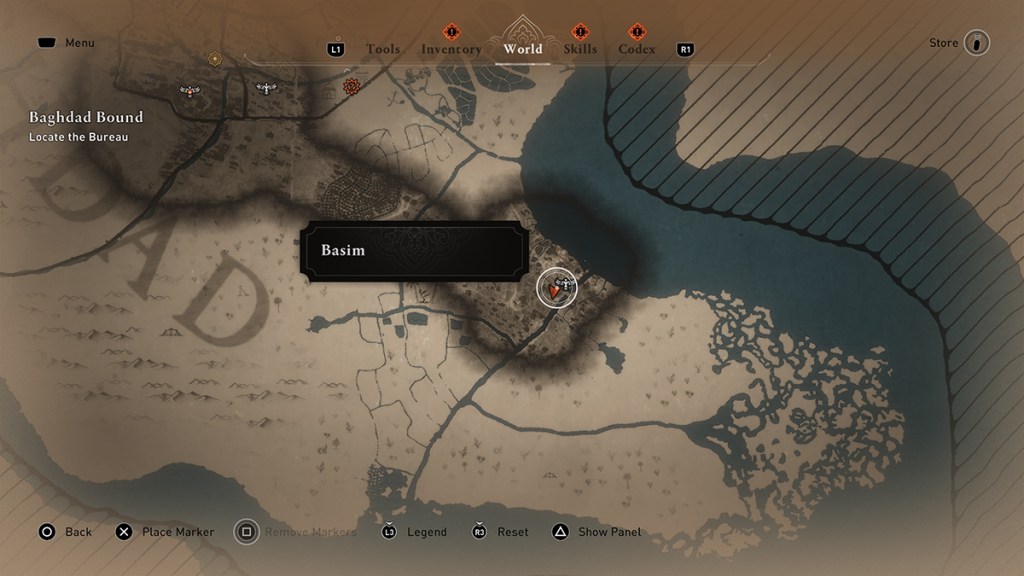Image resolution: width=1024 pixels, height=576 pixels.
Task: Click Basim's red arrow player marker
Action: pos(554,290)
